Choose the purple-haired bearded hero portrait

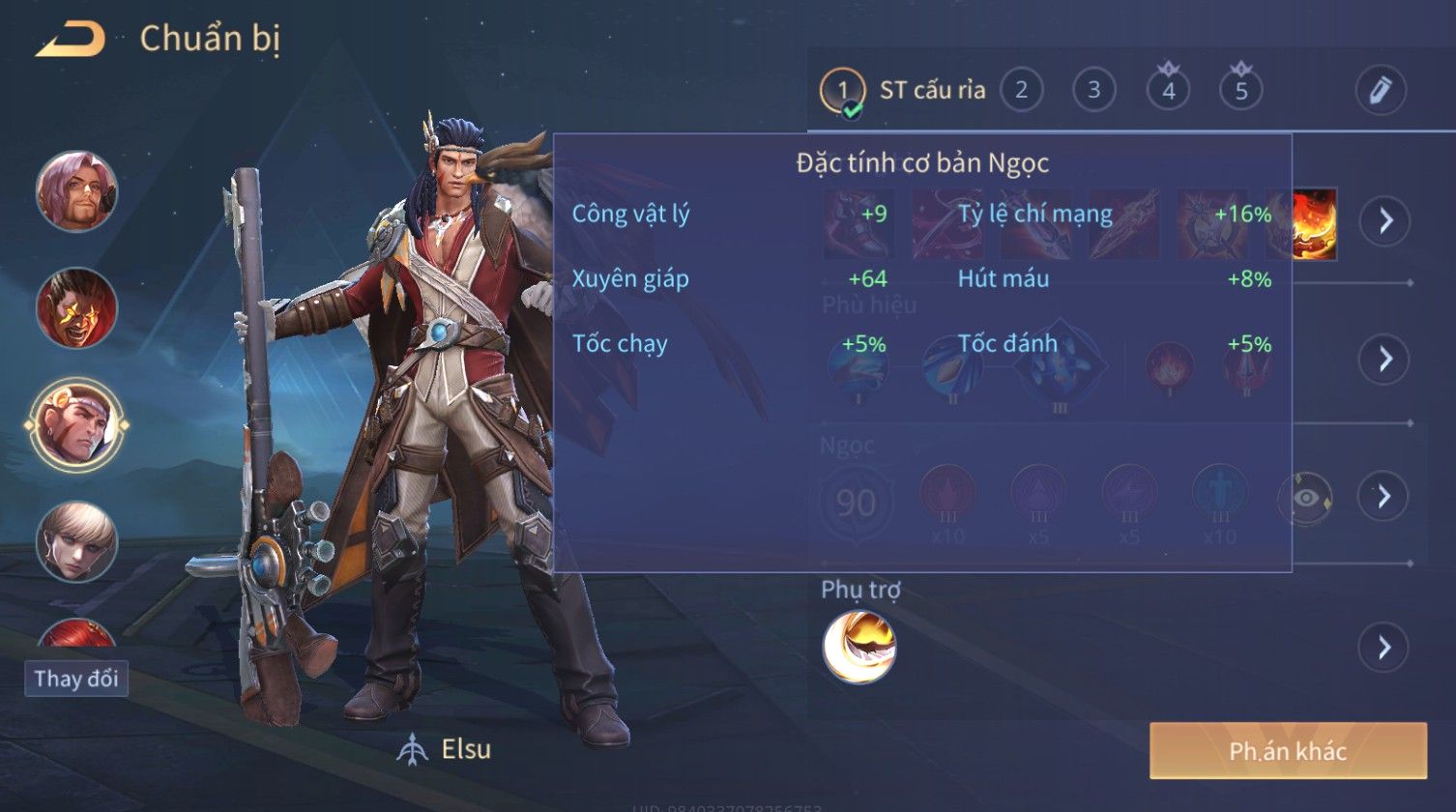pos(77,190)
